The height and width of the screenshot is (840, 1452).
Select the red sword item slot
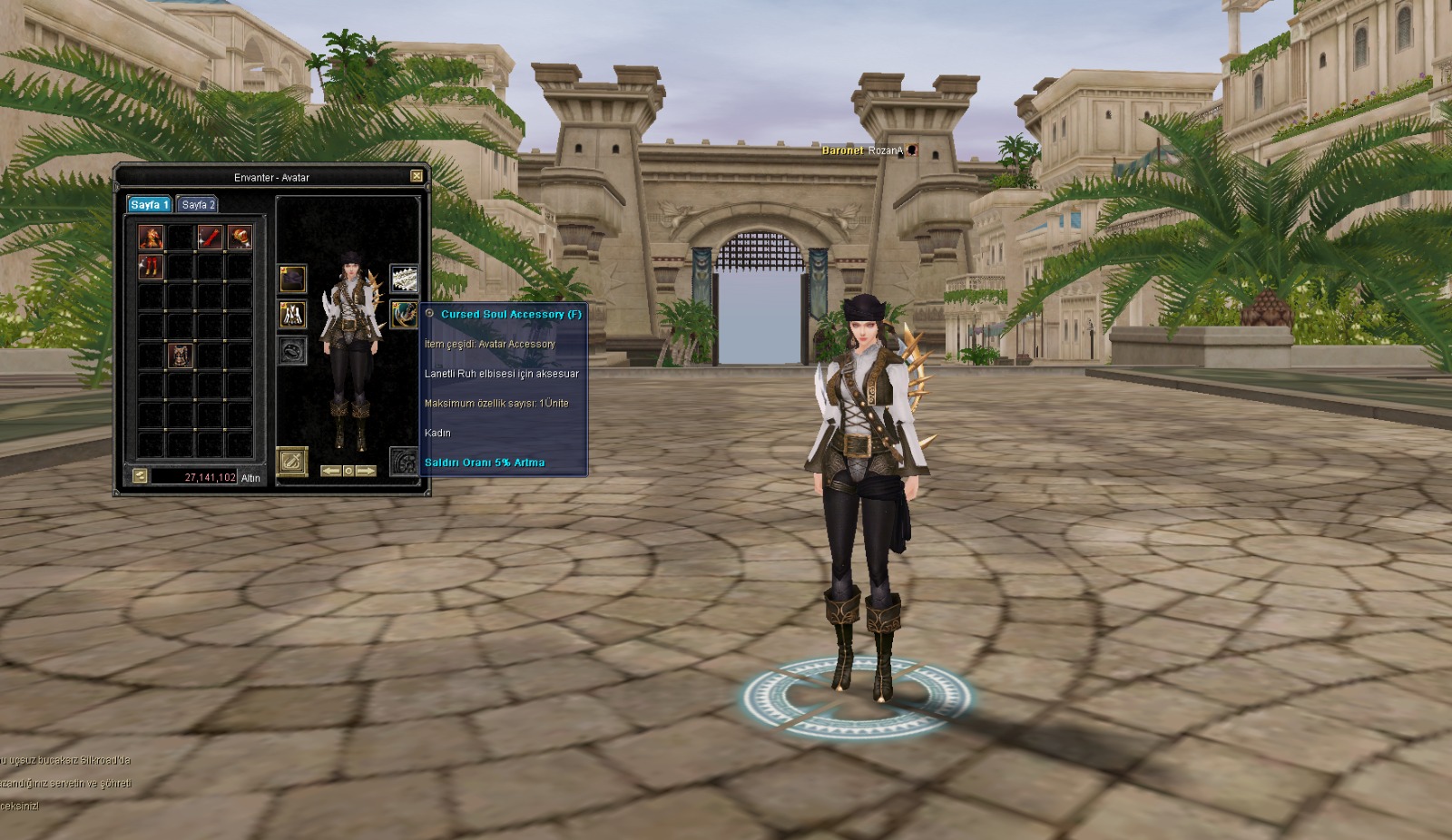[x=210, y=238]
